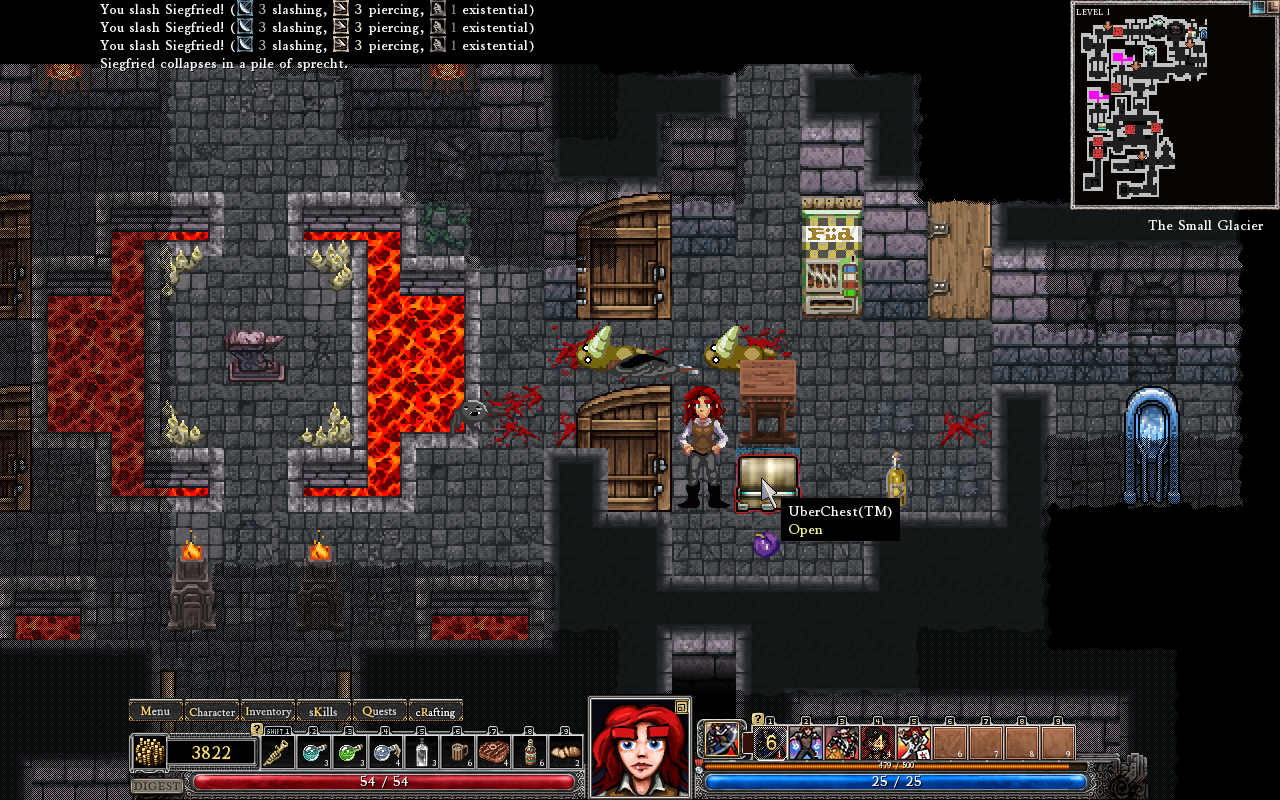The width and height of the screenshot is (1280, 800).
Task: Switch to the Quests panel
Action: 379,711
